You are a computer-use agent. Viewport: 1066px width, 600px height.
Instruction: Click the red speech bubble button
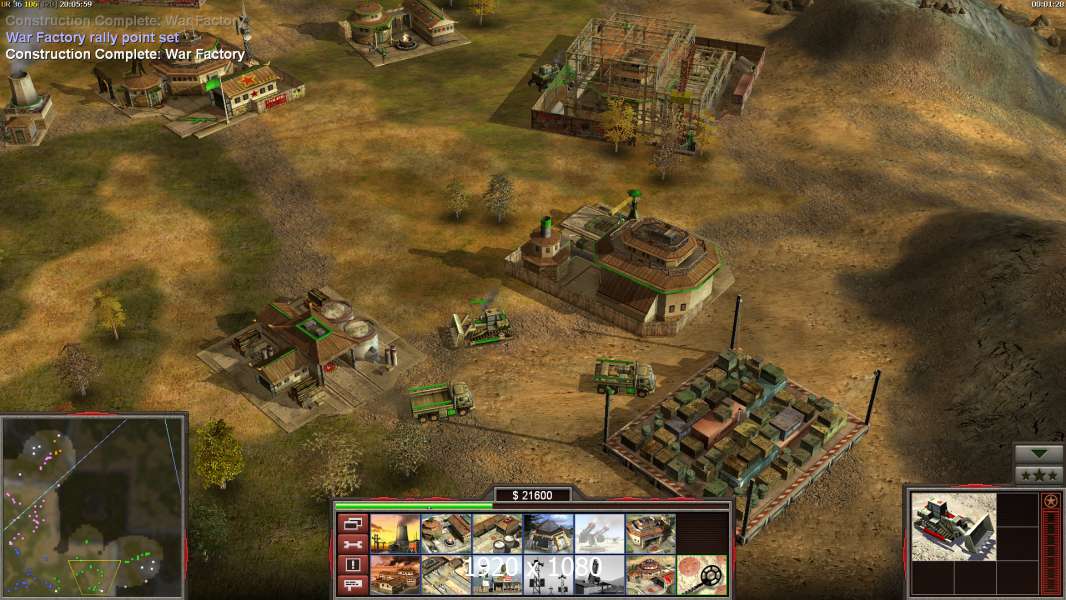point(353,585)
